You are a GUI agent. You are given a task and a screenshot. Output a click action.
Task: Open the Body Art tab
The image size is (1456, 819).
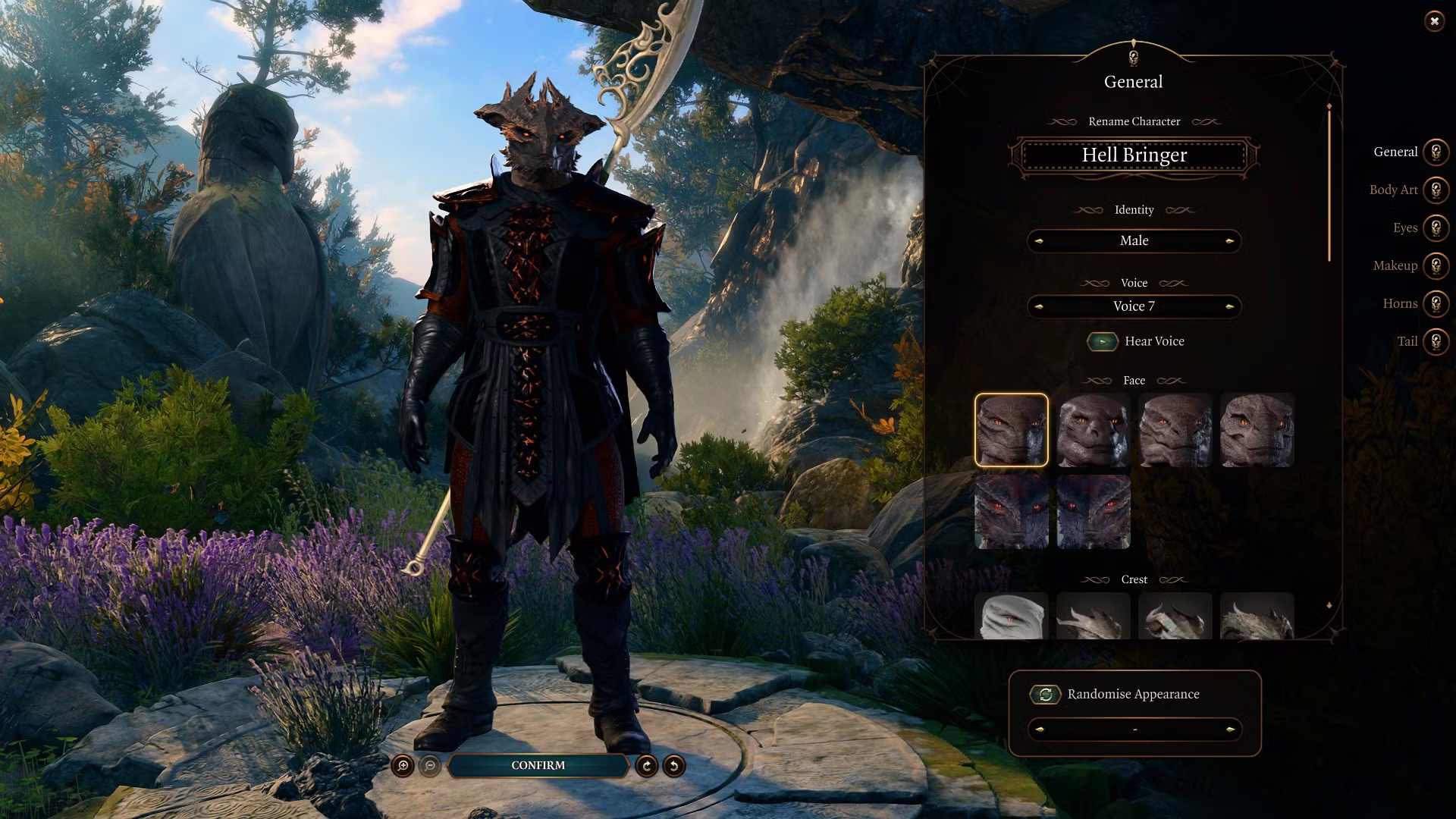pos(1435,190)
